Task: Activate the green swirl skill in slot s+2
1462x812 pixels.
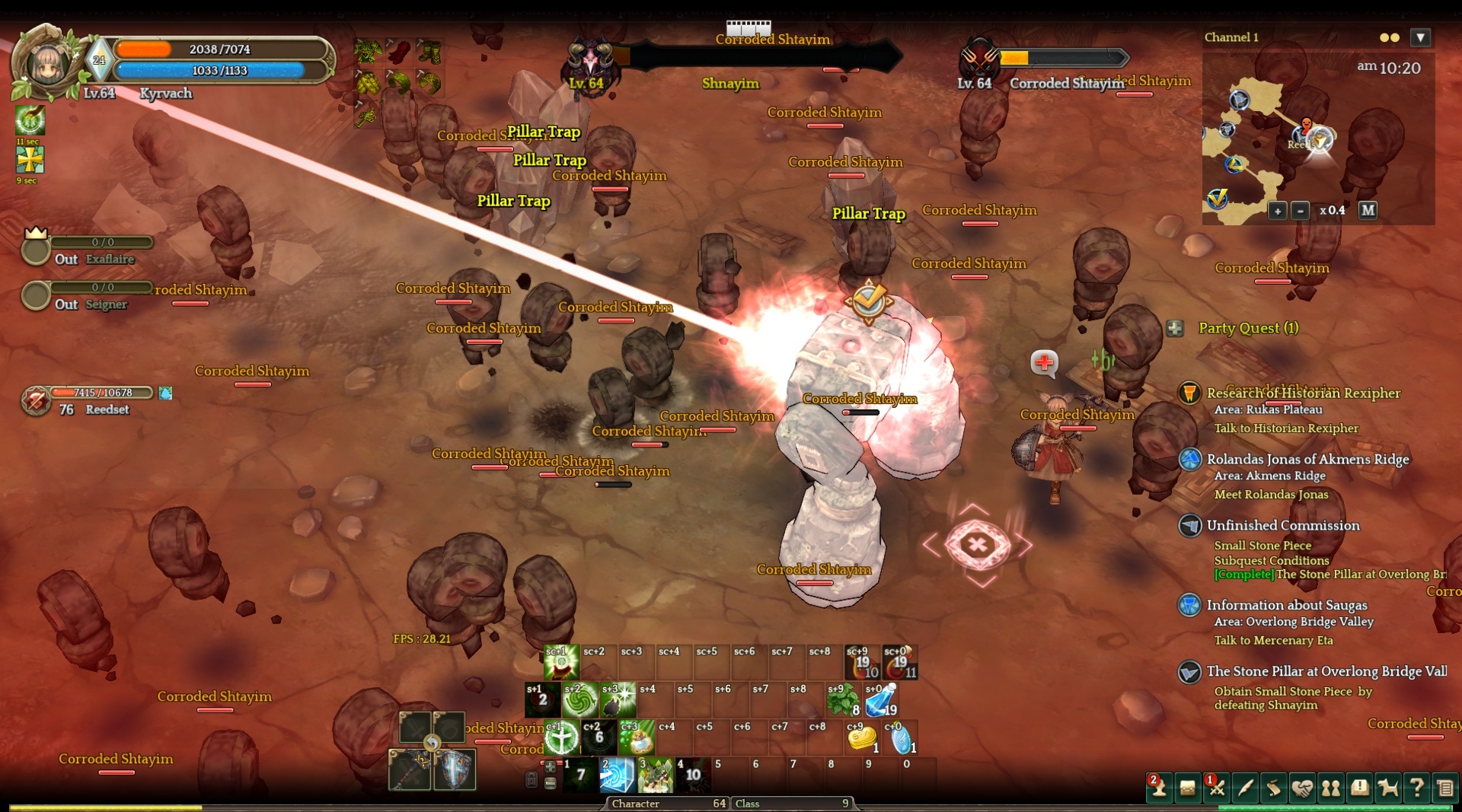Action: (x=580, y=701)
